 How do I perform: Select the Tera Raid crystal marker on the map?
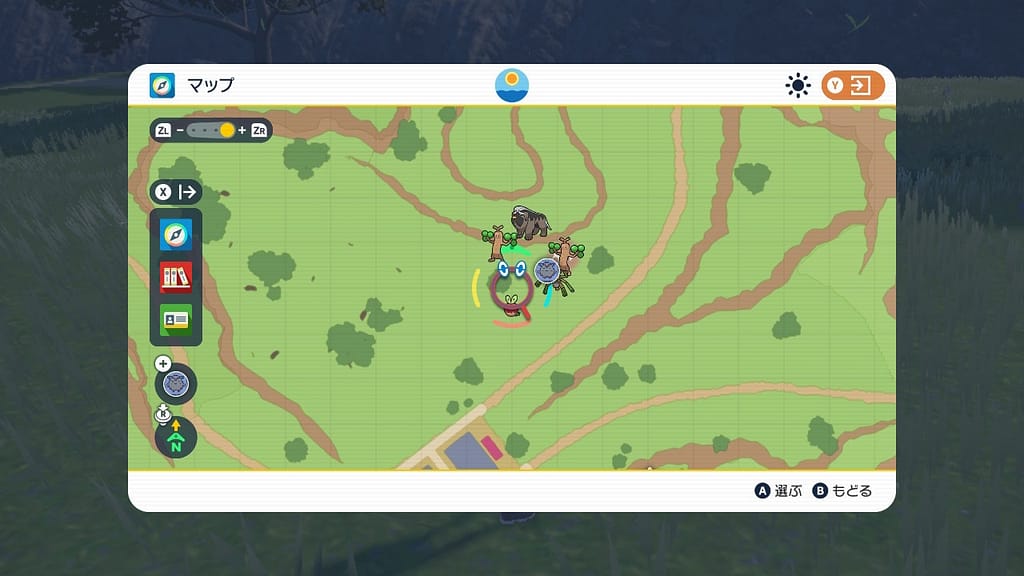coord(546,271)
